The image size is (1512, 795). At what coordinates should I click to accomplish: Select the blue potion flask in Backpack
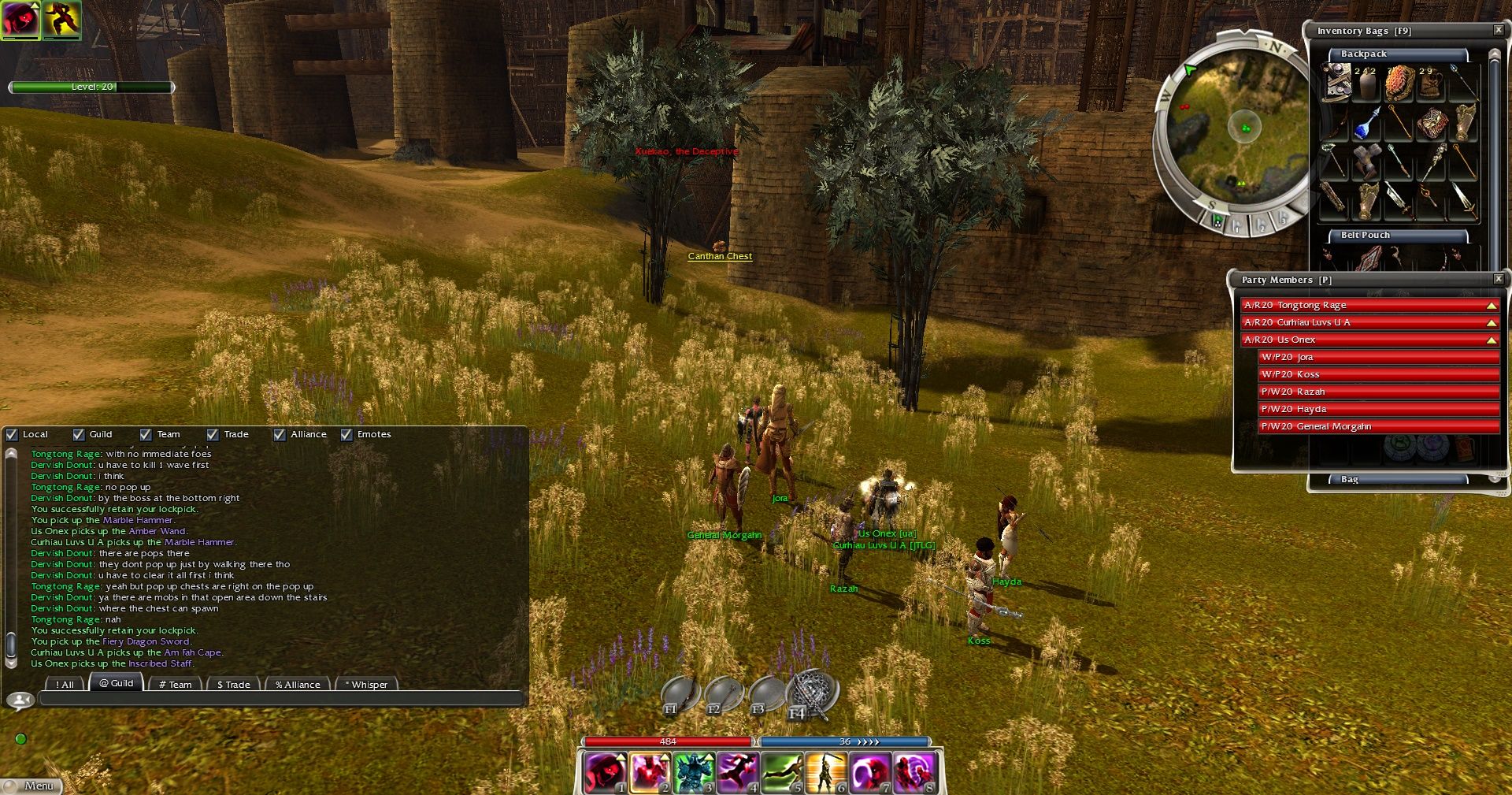click(1367, 124)
